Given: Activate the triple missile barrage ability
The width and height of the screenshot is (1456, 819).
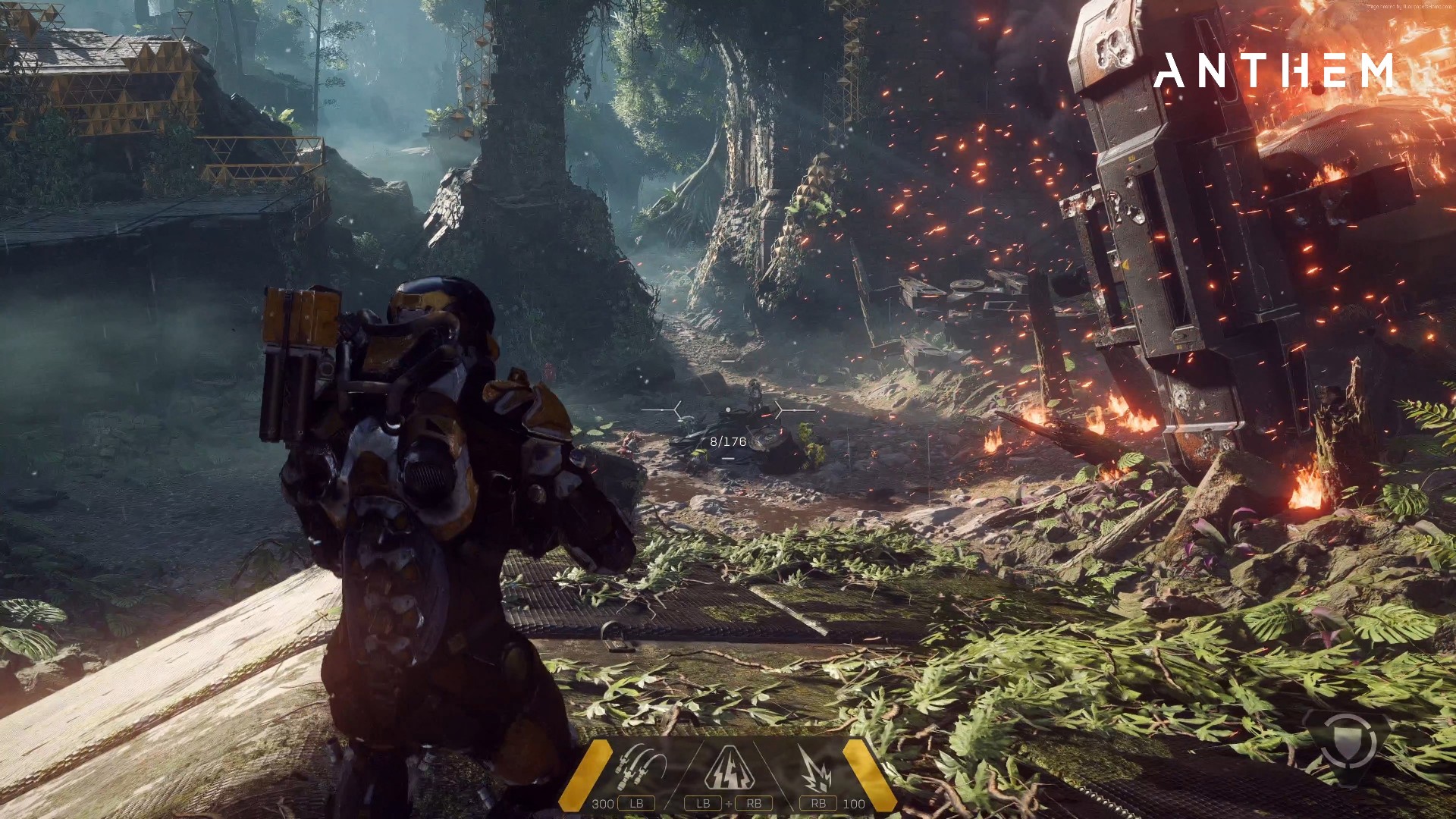Looking at the screenshot, I should coord(641,767).
